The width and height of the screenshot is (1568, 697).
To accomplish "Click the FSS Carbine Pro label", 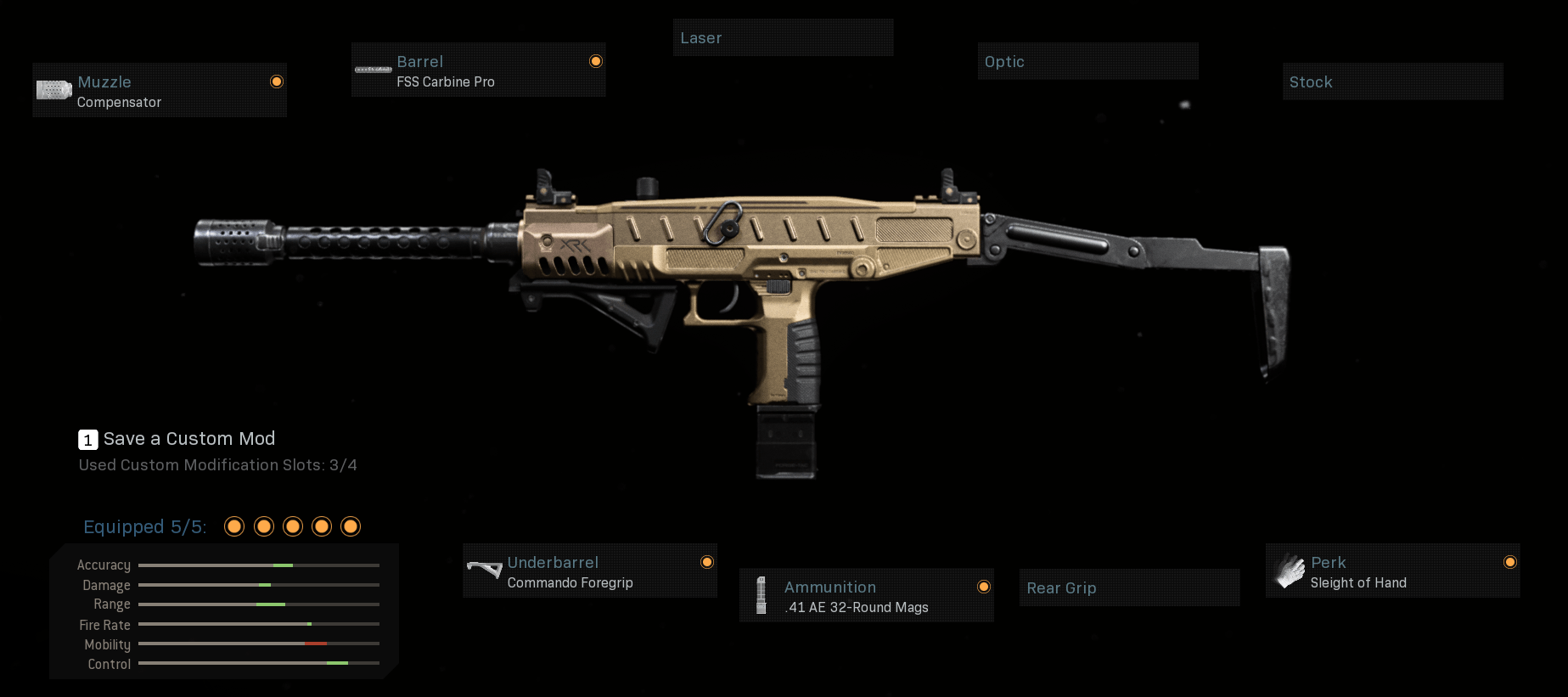I will (x=445, y=82).
